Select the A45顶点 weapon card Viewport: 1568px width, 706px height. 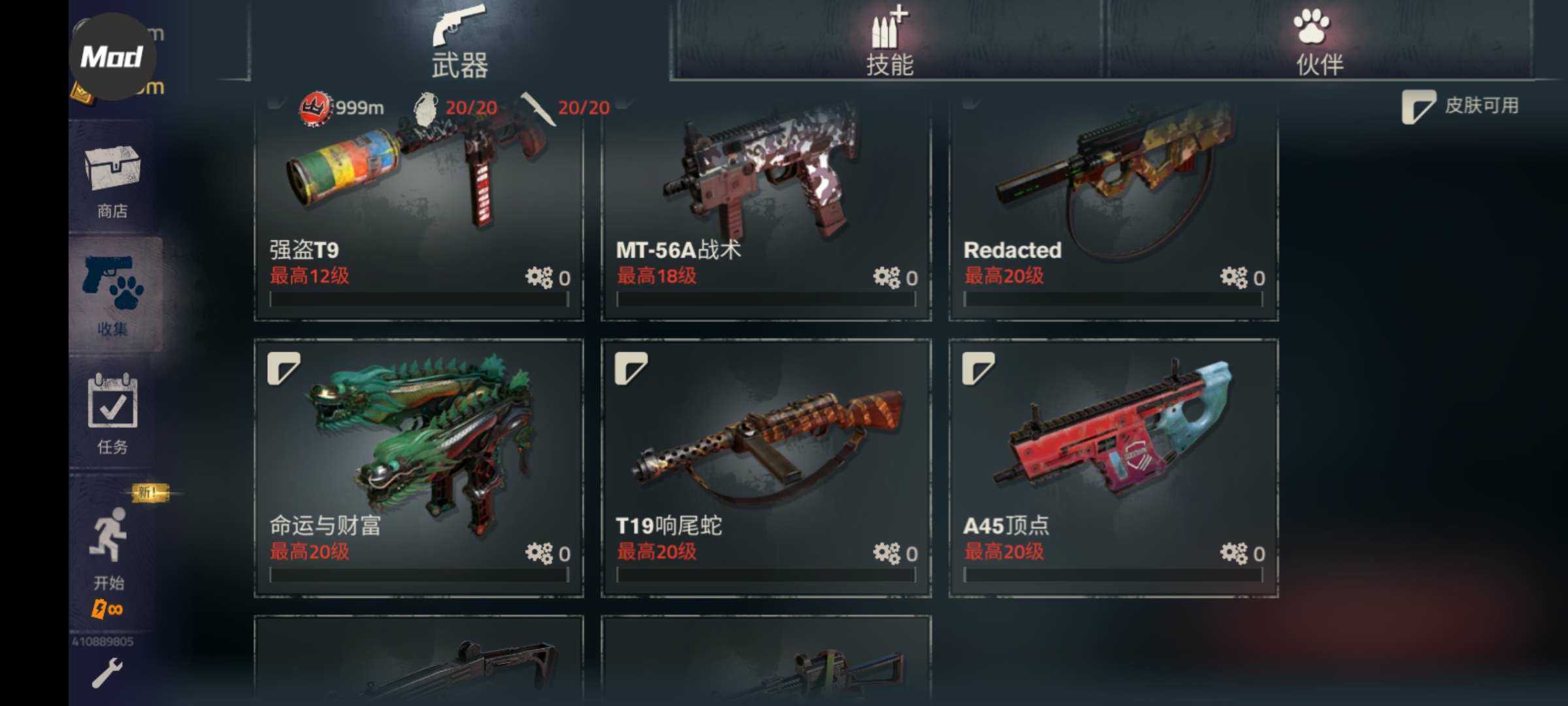(x=1113, y=467)
